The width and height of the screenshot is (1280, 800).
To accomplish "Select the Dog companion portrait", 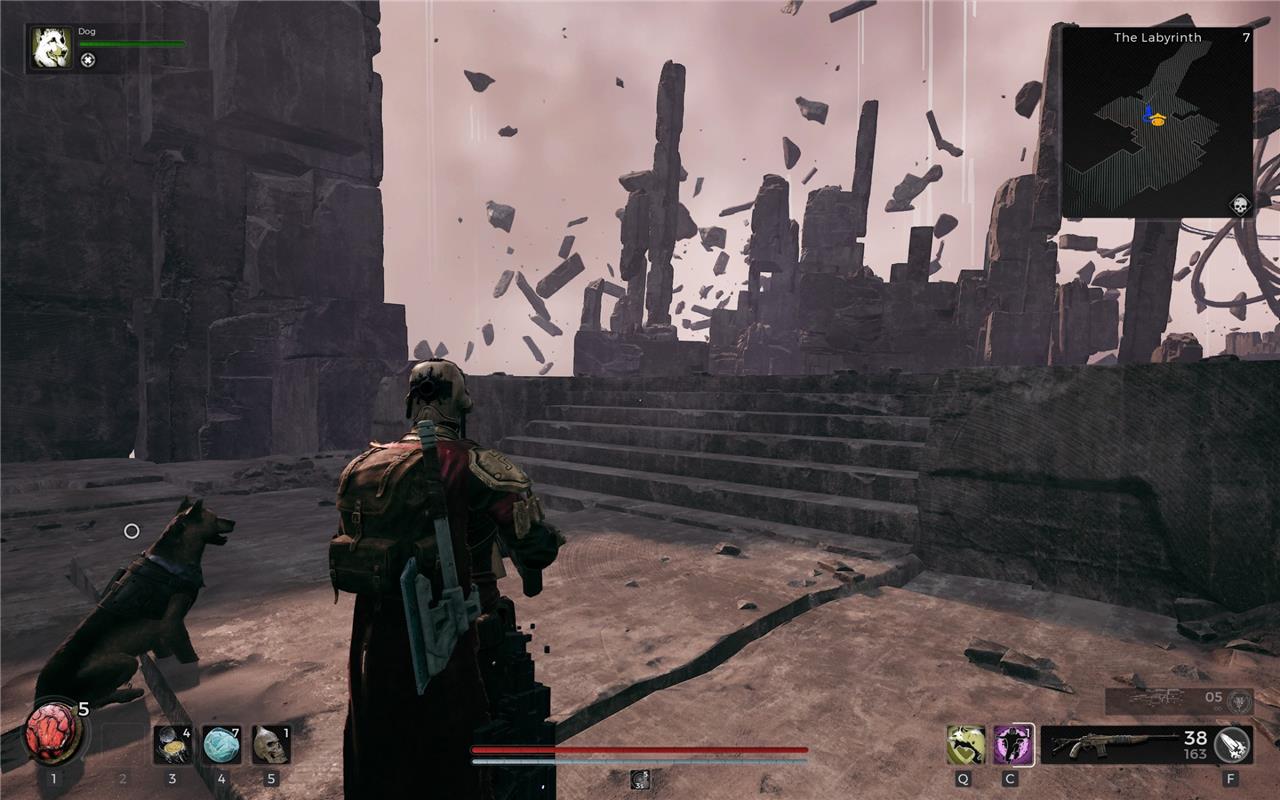I will (50, 48).
